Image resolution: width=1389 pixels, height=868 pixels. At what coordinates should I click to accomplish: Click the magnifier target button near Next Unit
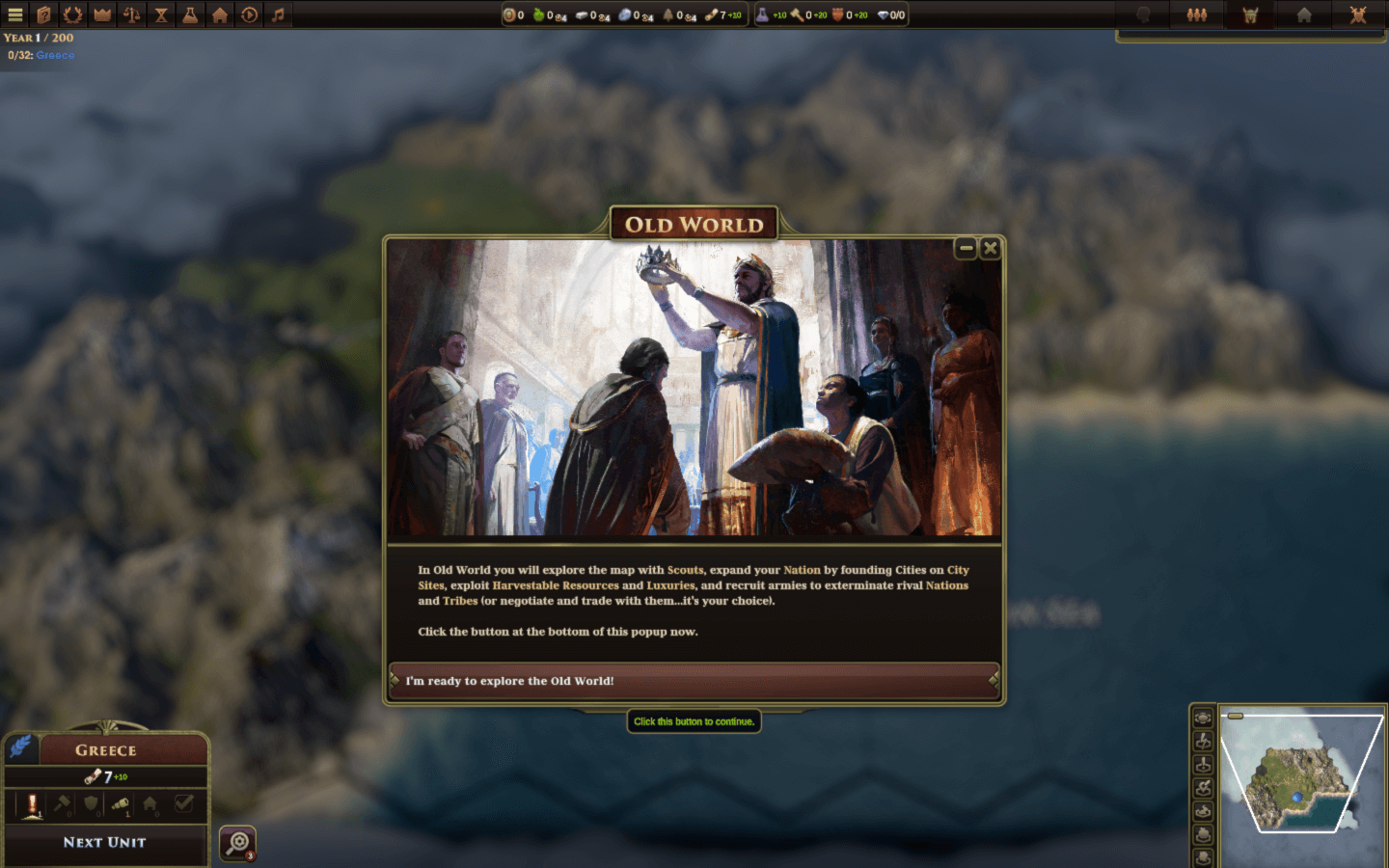click(237, 843)
